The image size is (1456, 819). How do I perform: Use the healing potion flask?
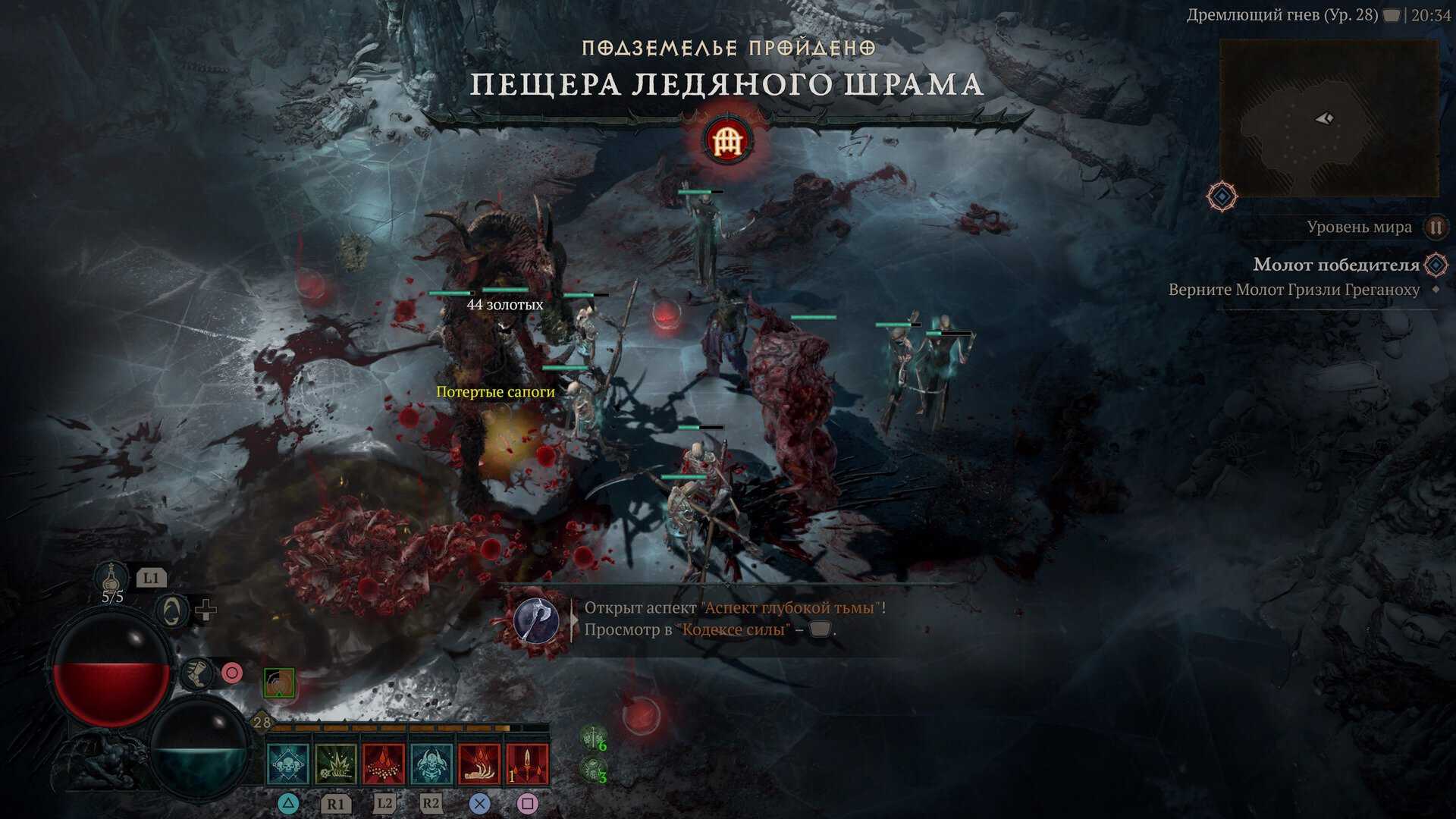[112, 578]
